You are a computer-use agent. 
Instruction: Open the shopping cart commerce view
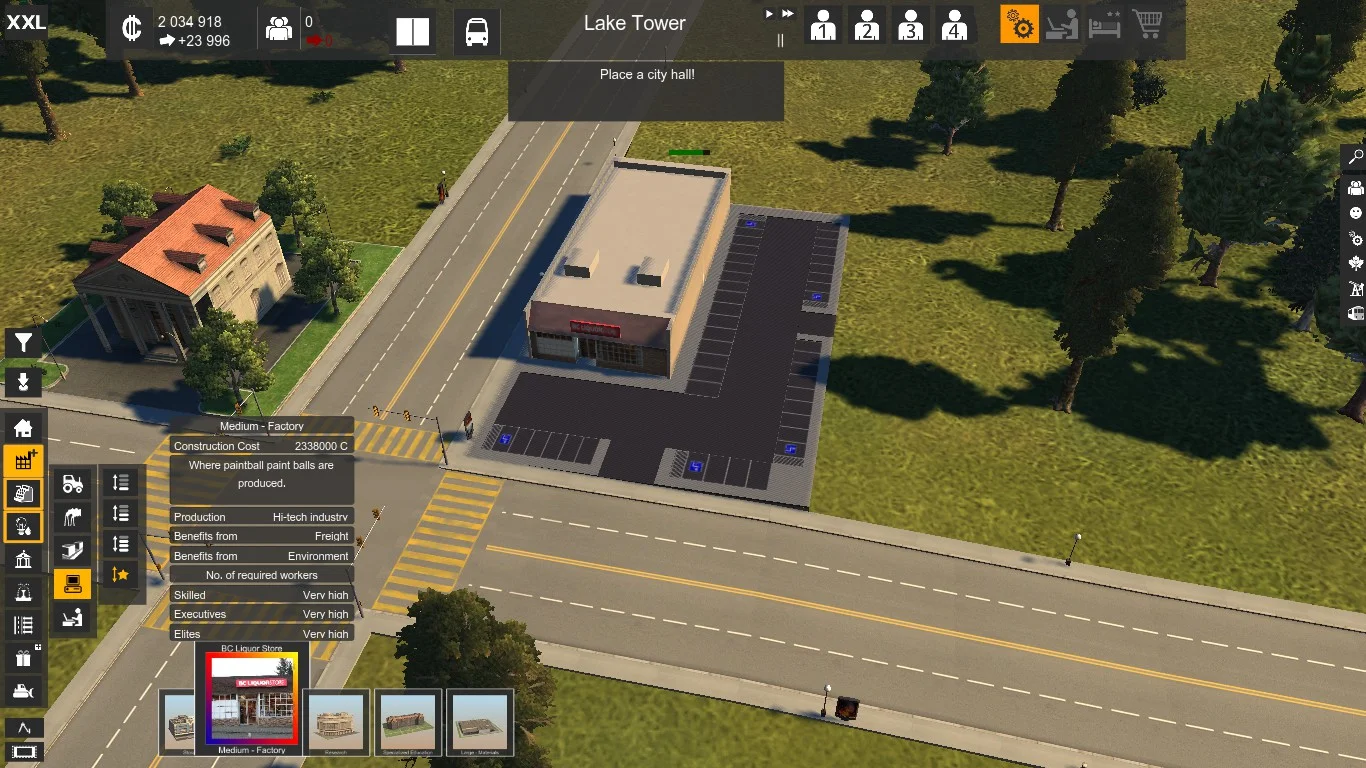point(1148,24)
